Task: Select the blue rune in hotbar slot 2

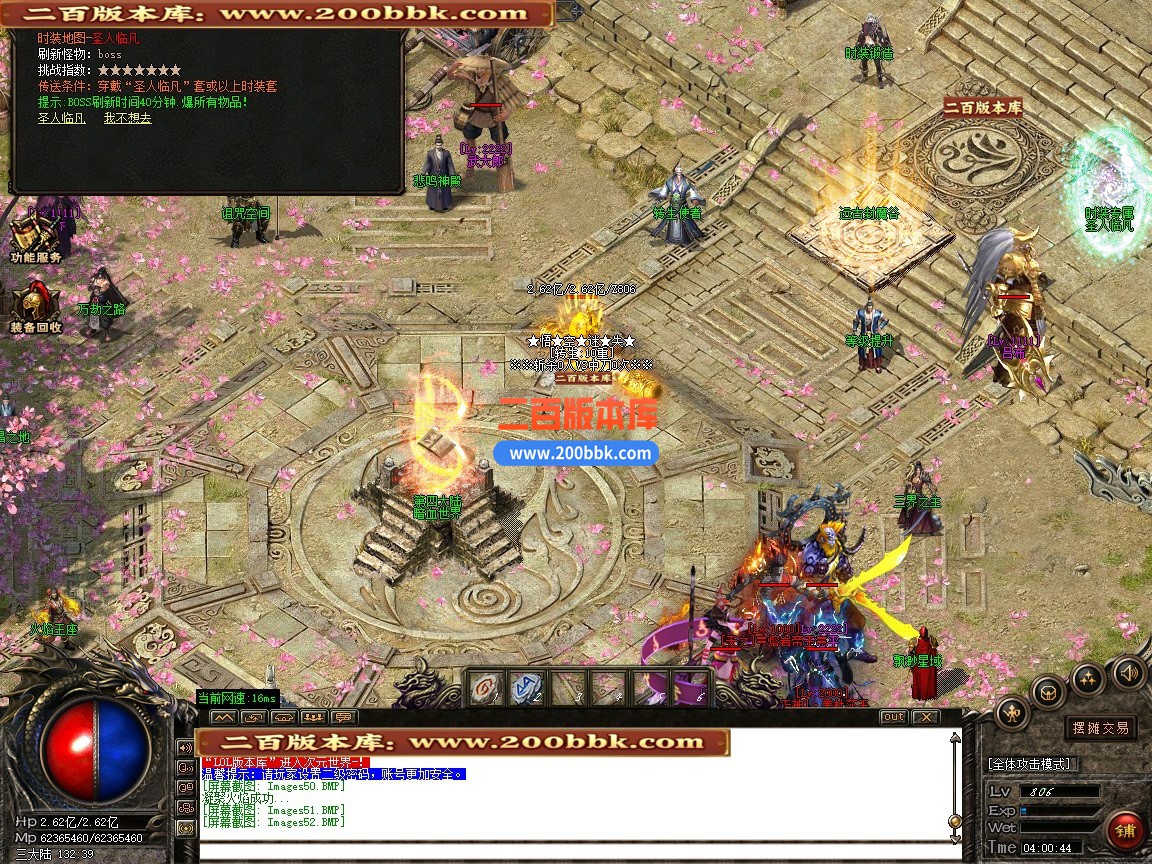Action: point(526,687)
